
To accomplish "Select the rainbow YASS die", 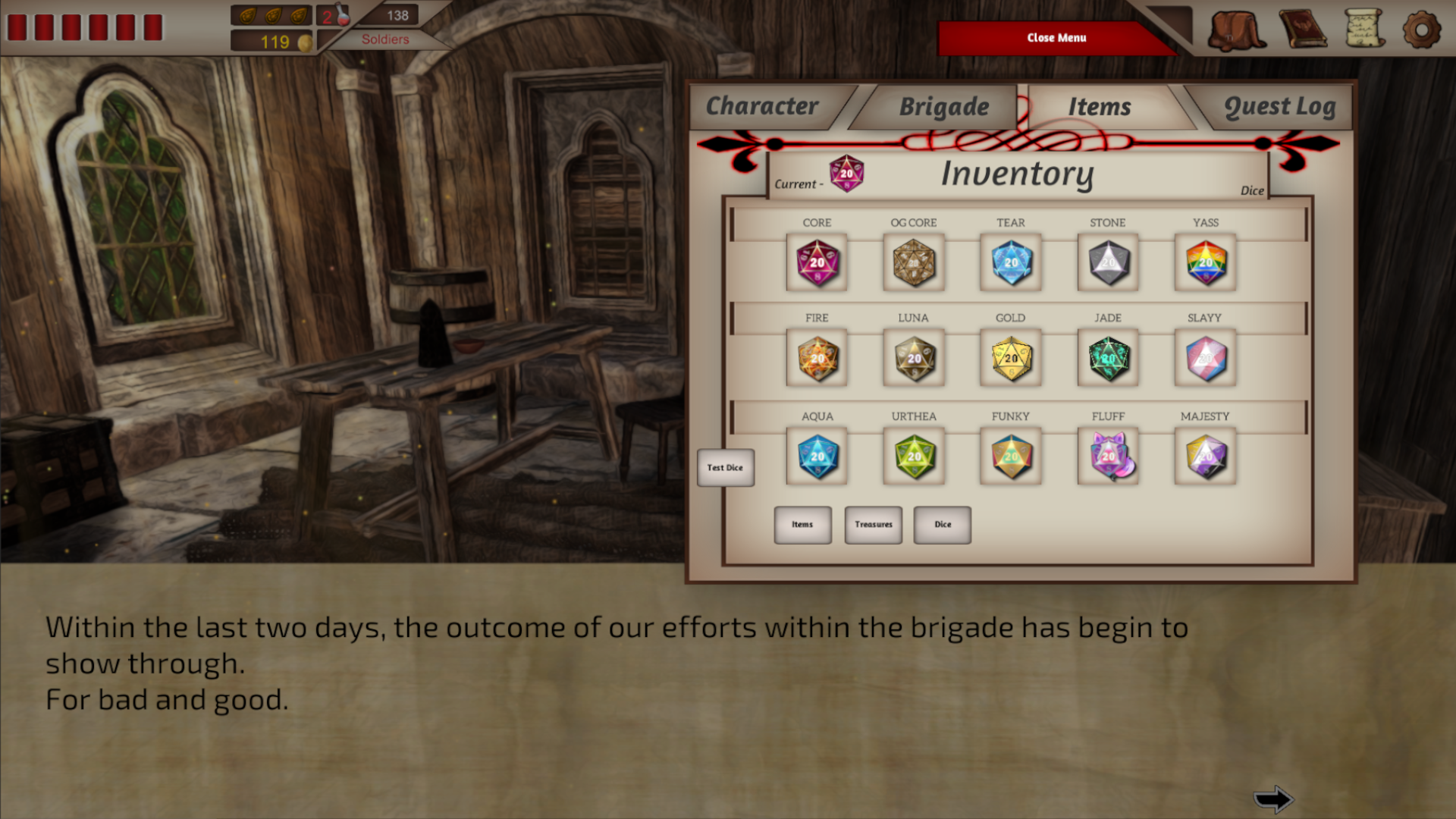I will pos(1205,264).
